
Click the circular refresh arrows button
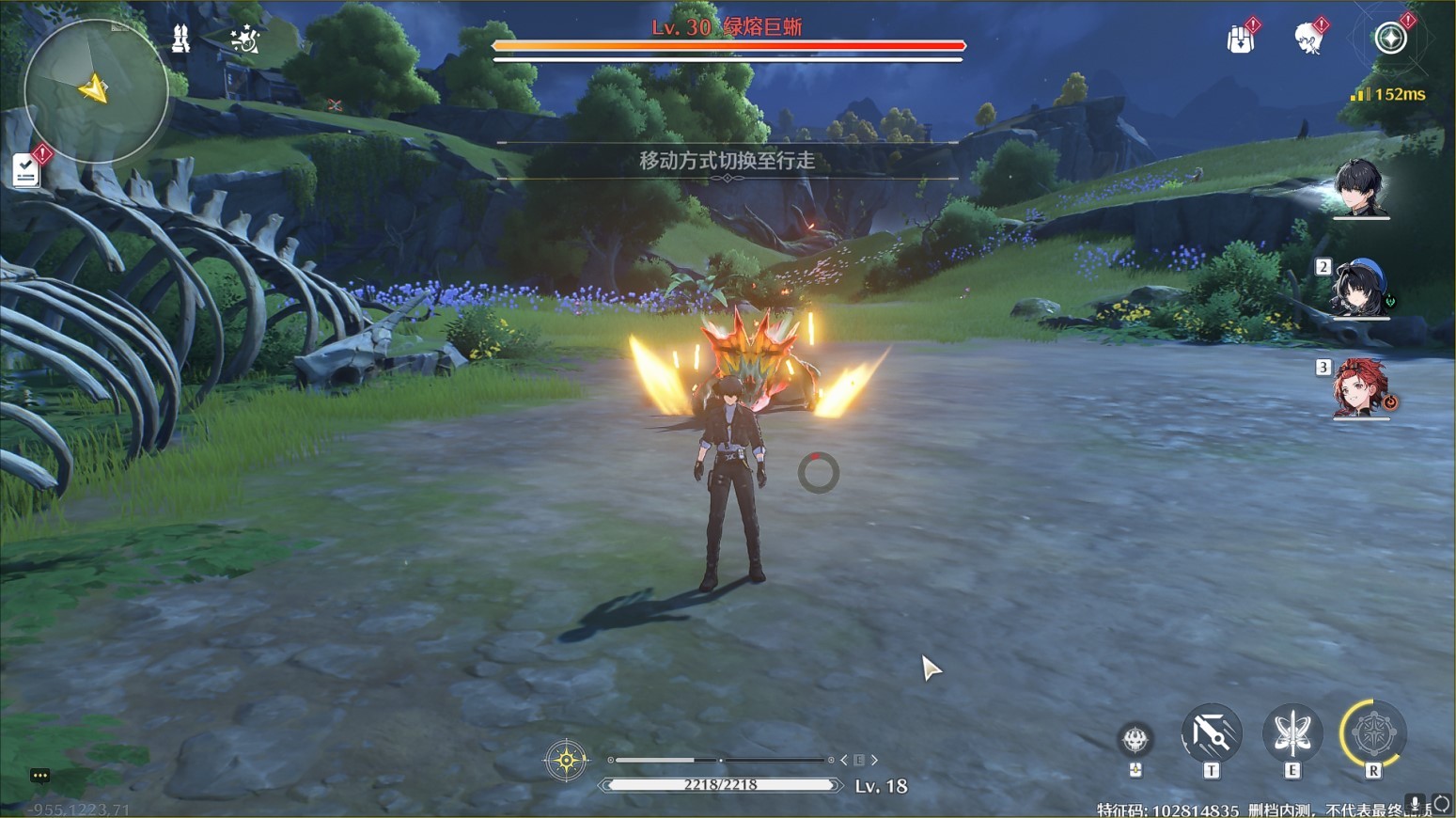(x=1441, y=805)
